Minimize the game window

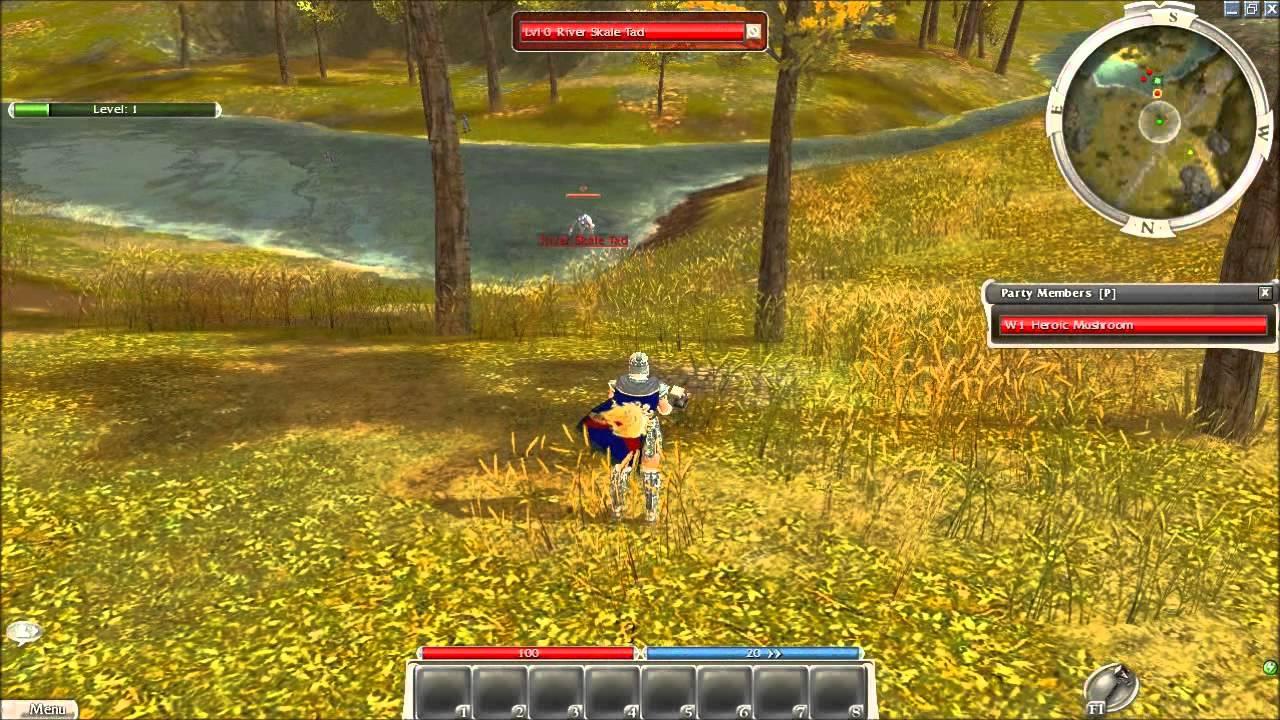pyautogui.click(x=1231, y=8)
